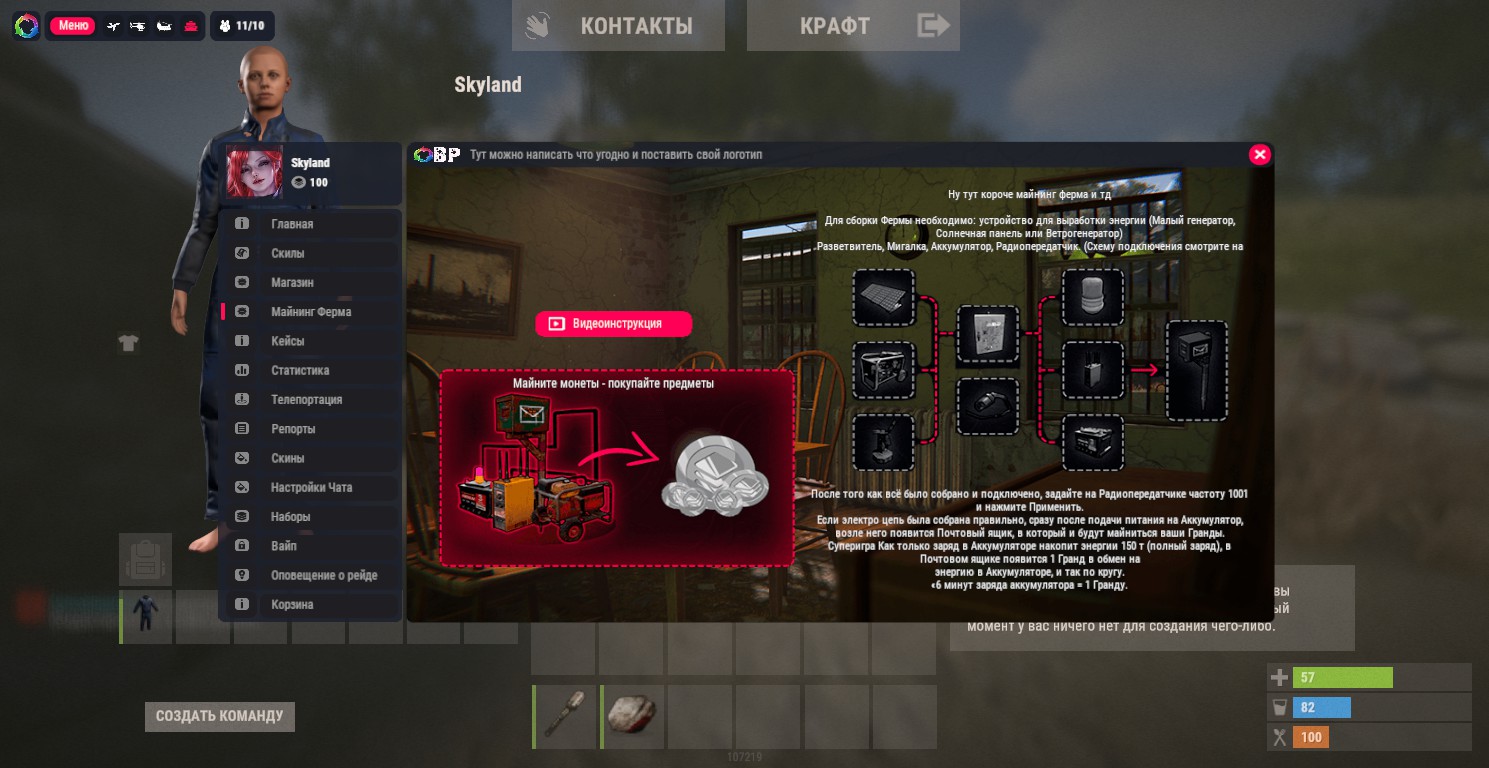
Task: Play the Видеоинструкция video guide
Action: click(613, 324)
